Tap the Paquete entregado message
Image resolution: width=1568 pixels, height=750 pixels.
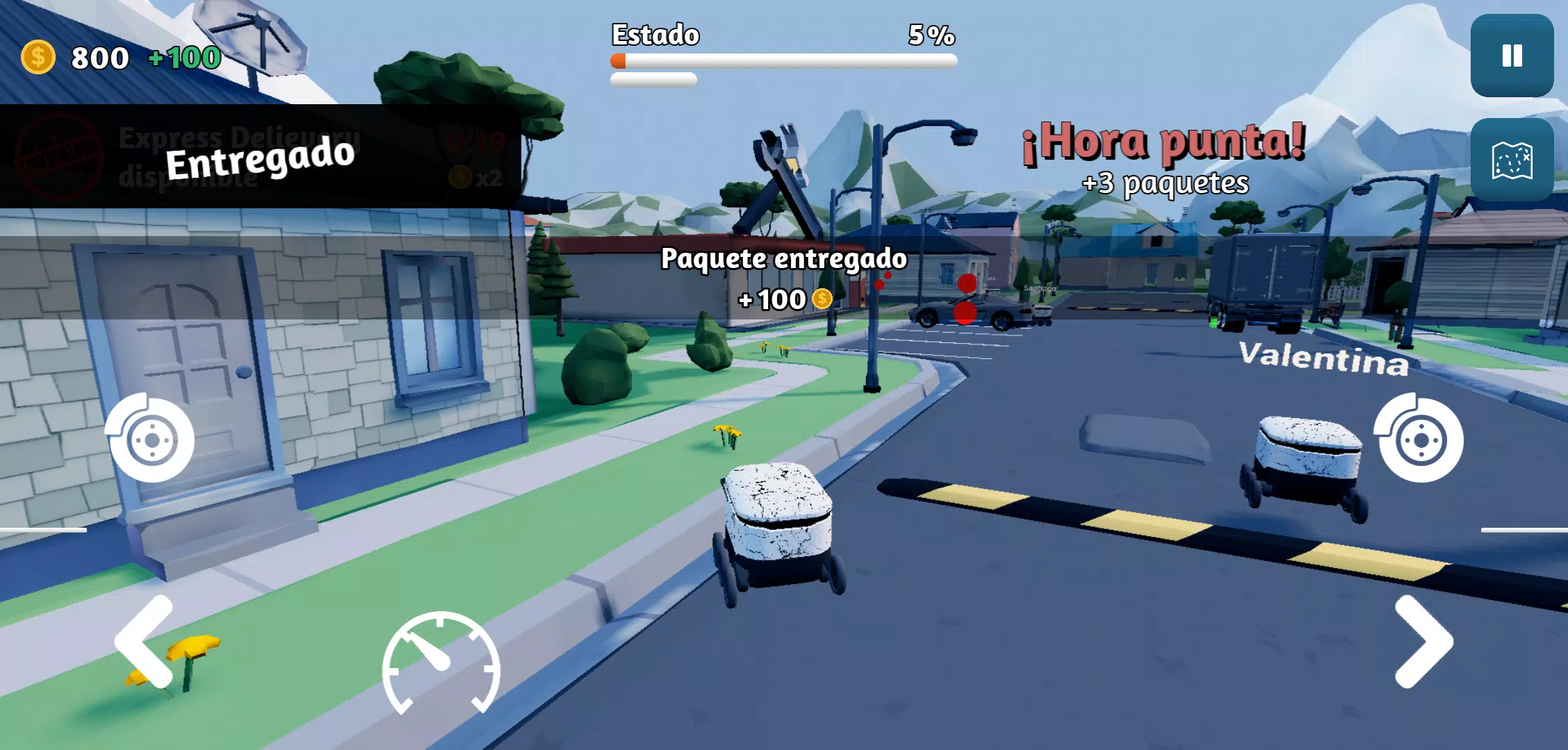[x=783, y=259]
